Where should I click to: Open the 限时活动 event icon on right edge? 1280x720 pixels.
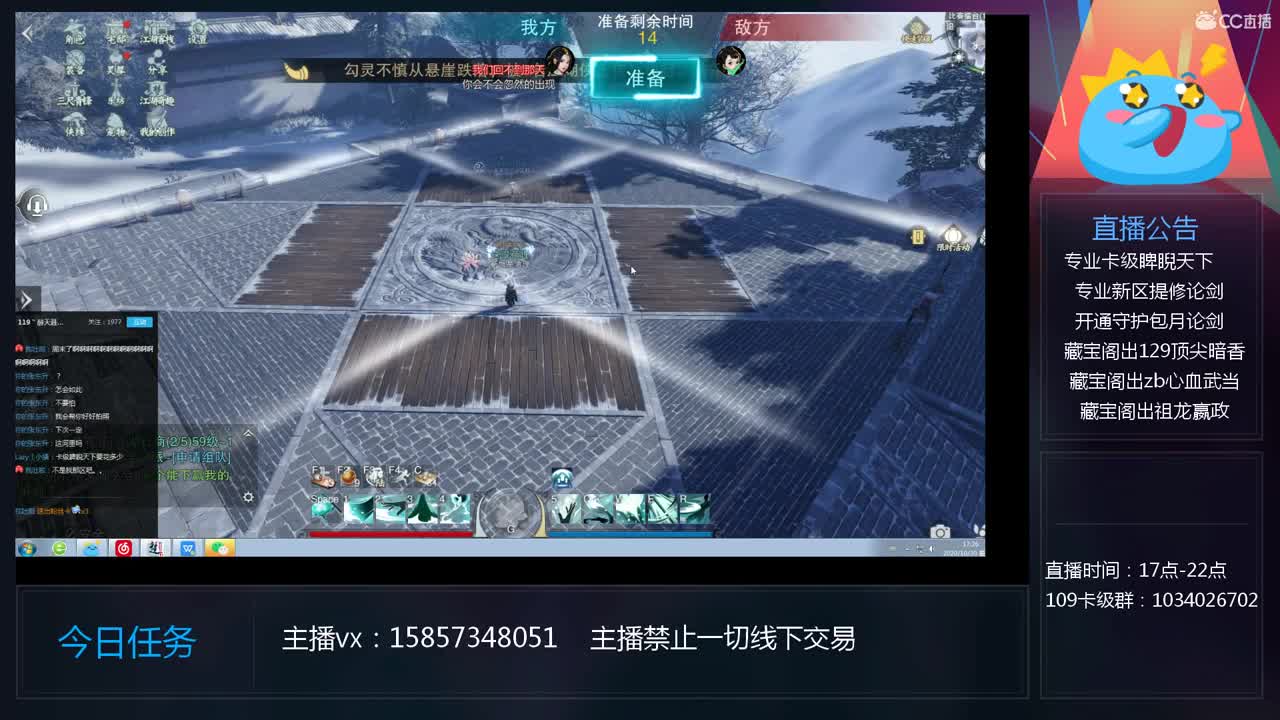[952, 235]
